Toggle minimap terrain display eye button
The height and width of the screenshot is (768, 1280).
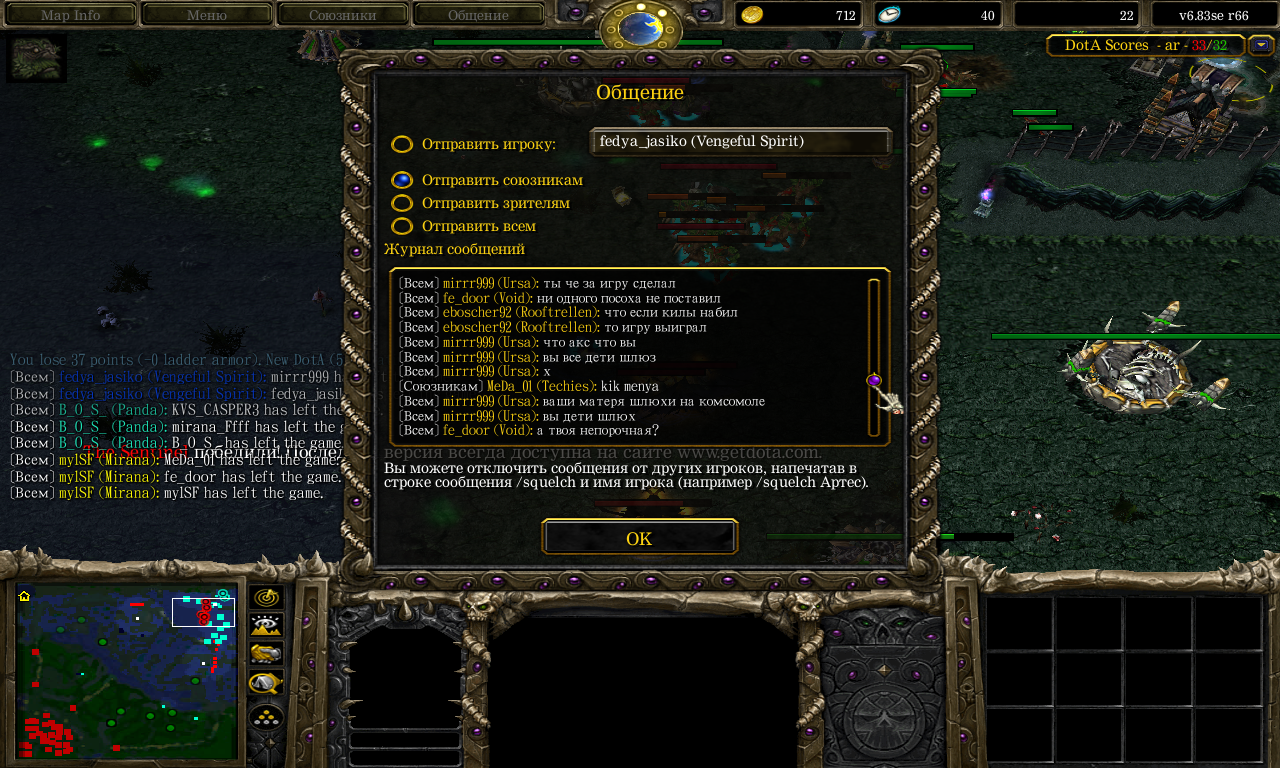pyautogui.click(x=266, y=626)
